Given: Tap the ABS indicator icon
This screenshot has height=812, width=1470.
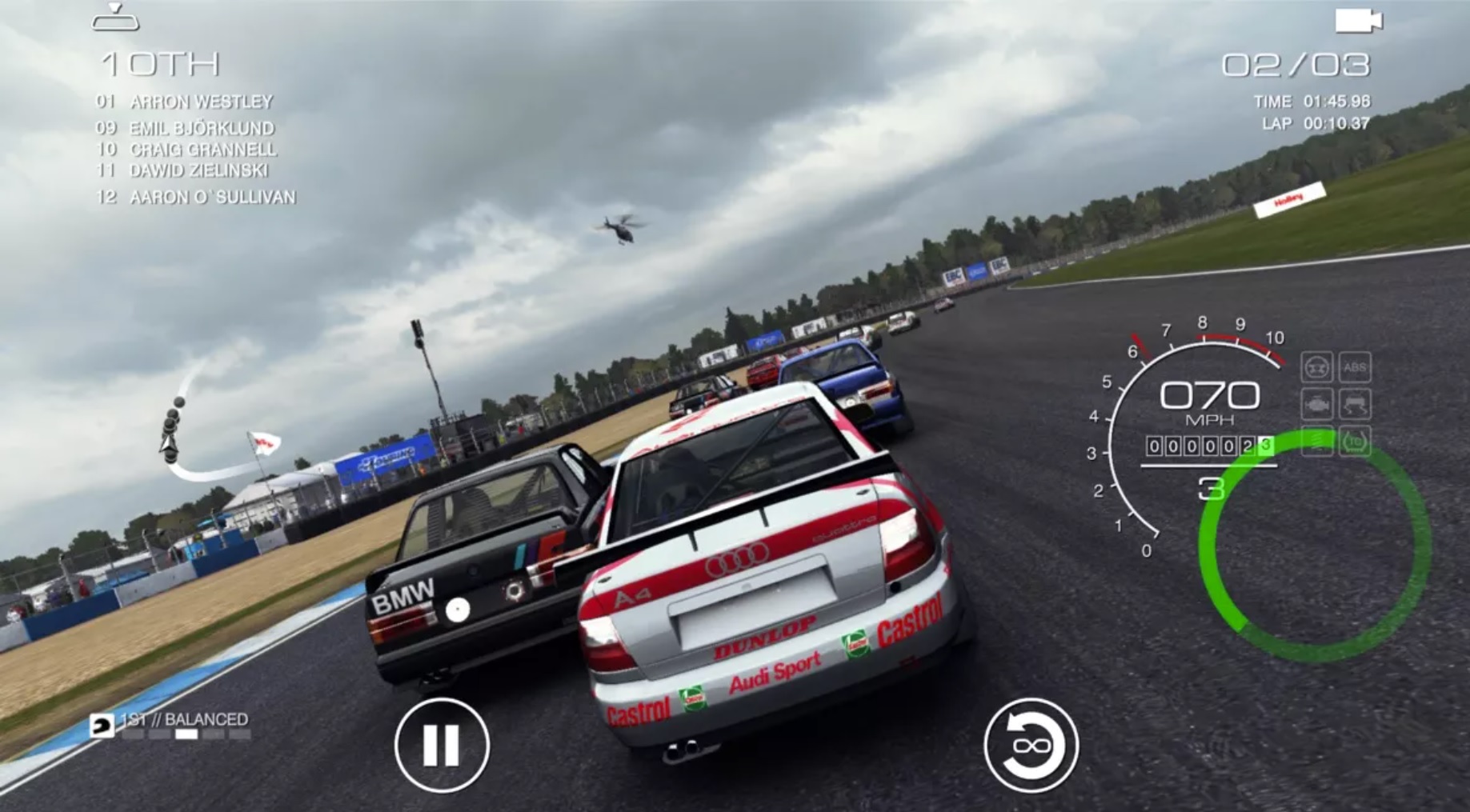Looking at the screenshot, I should tap(1355, 368).
